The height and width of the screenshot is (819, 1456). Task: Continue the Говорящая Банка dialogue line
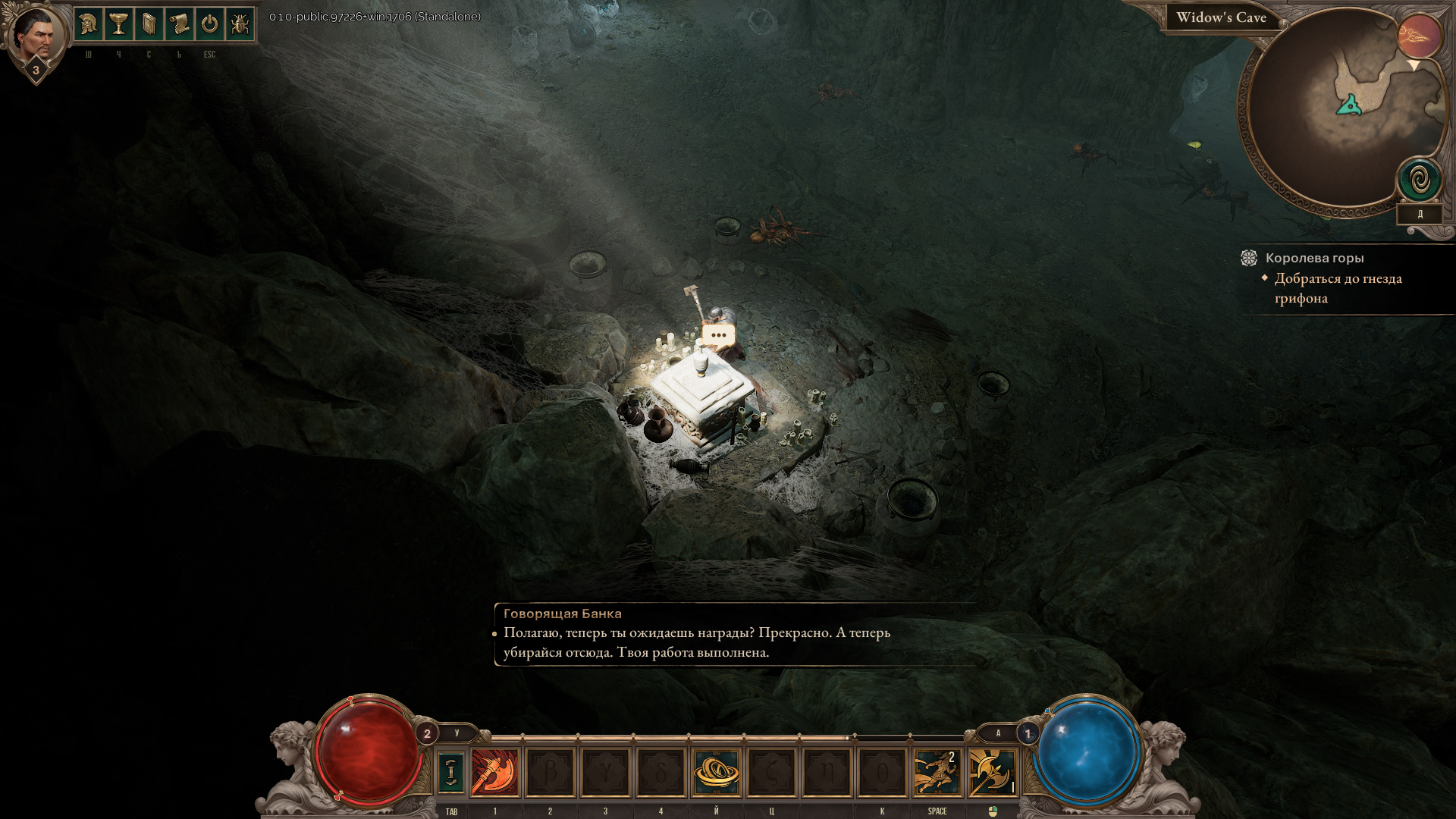pyautogui.click(x=696, y=642)
